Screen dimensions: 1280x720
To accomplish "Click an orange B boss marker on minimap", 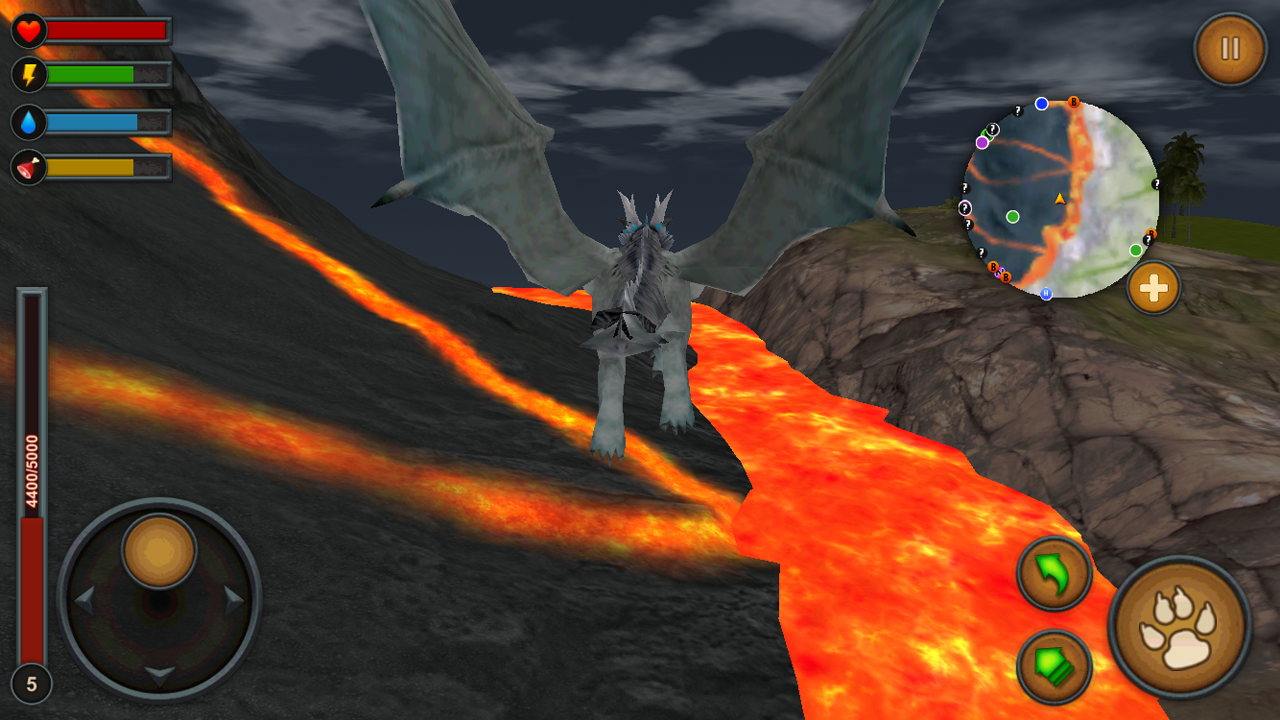I will click(1073, 102).
